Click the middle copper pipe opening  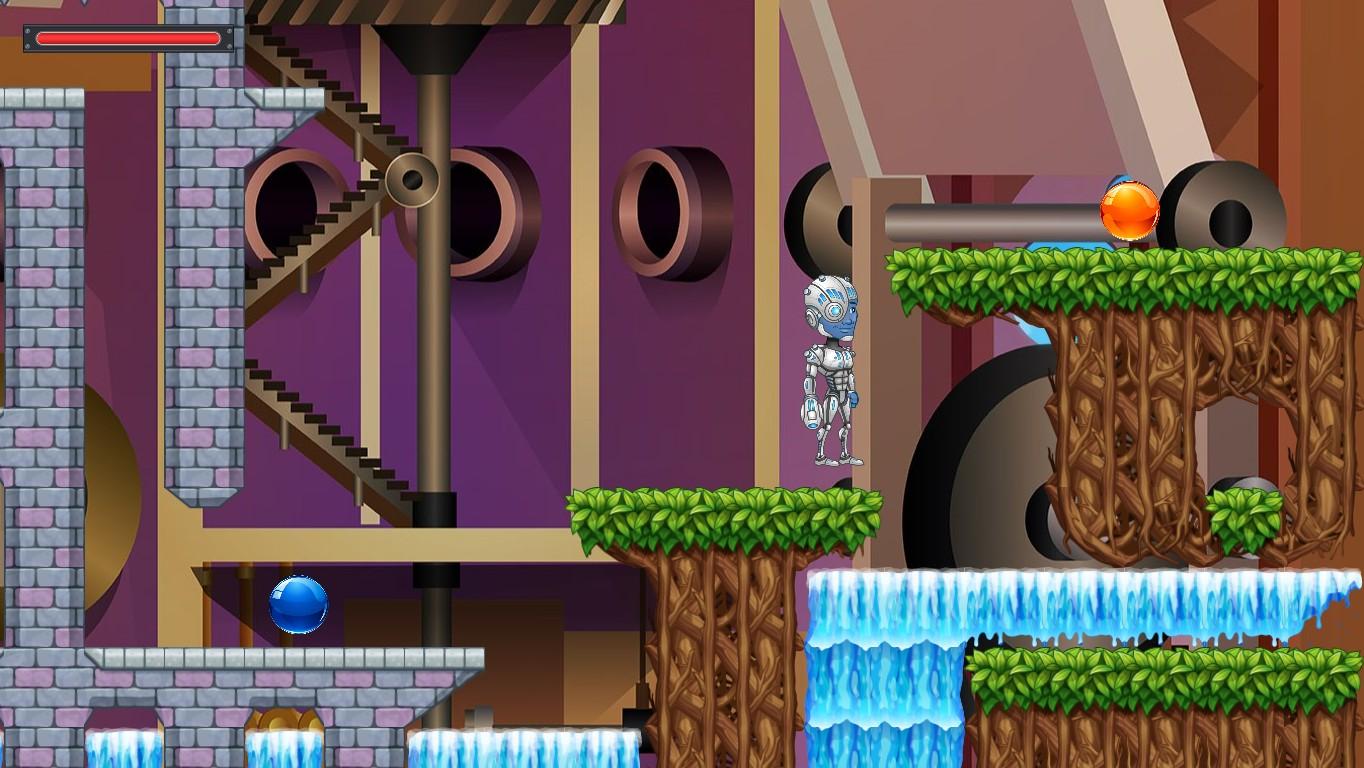660,210
